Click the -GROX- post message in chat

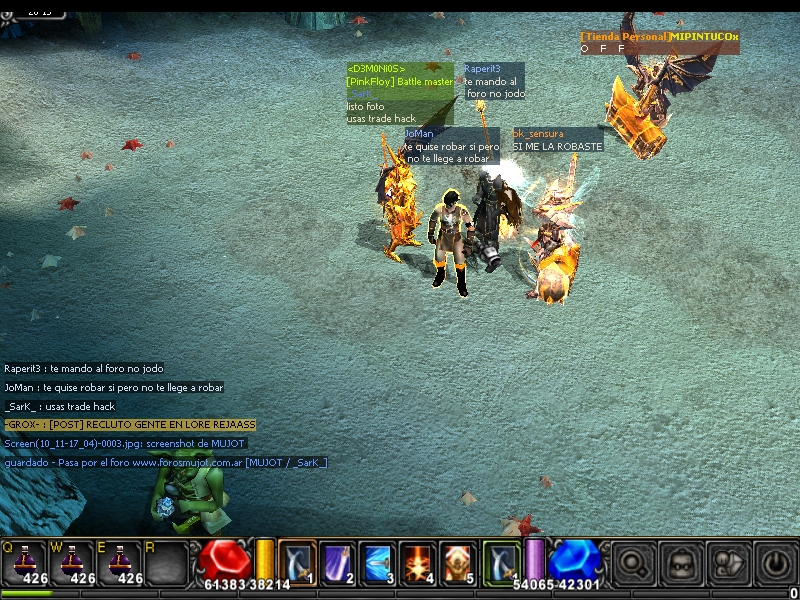[x=130, y=425]
